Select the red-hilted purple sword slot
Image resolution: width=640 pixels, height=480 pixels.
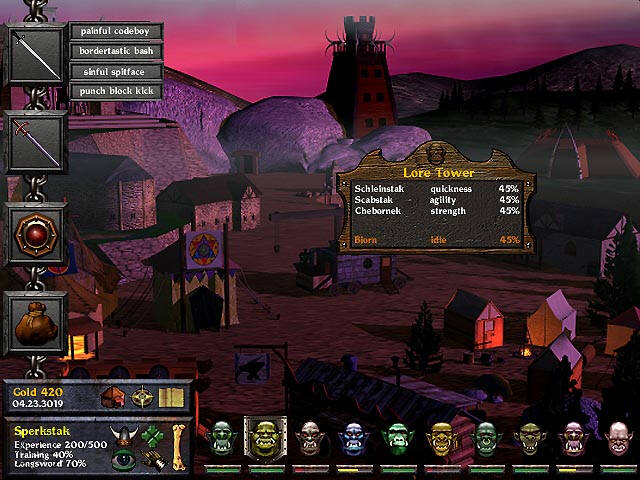point(37,142)
